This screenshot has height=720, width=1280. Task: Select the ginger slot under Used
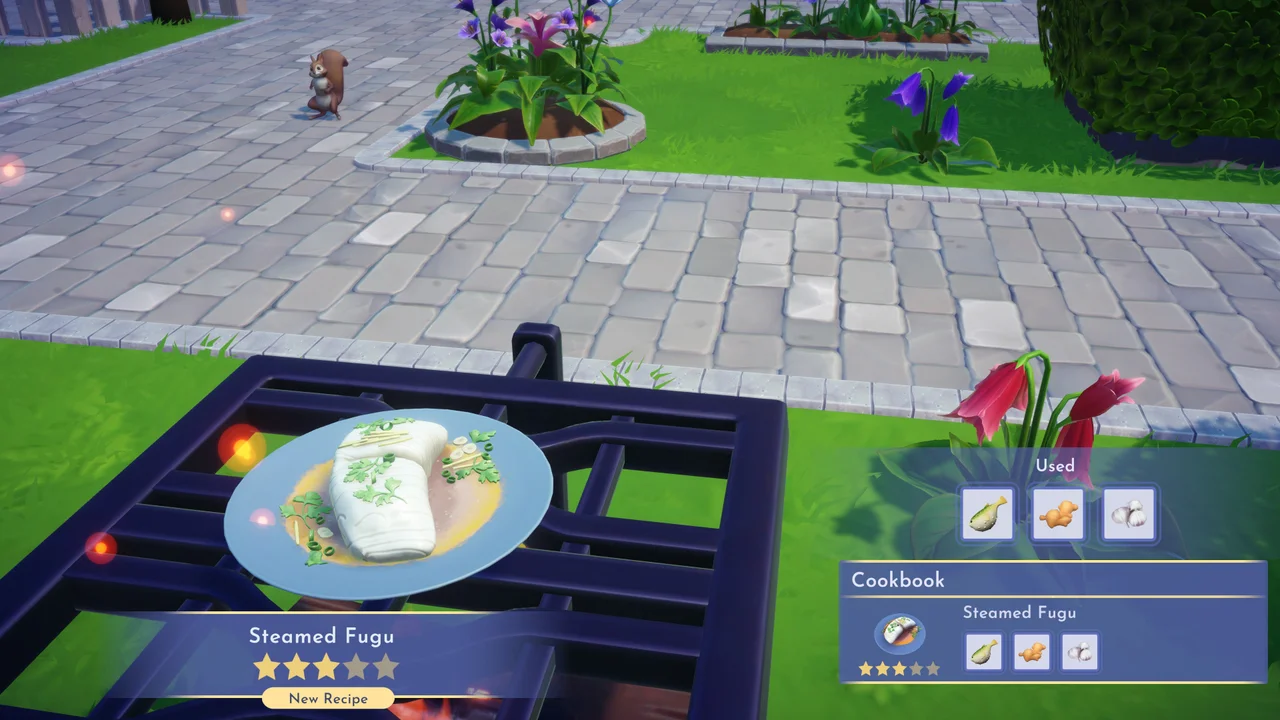[1058, 515]
